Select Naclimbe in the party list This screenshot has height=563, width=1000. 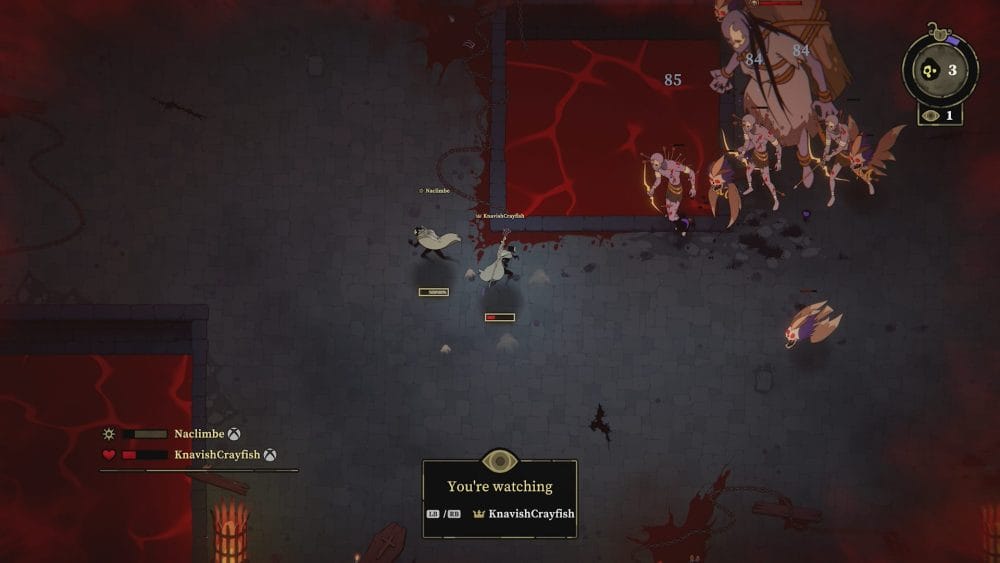pyautogui.click(x=198, y=434)
